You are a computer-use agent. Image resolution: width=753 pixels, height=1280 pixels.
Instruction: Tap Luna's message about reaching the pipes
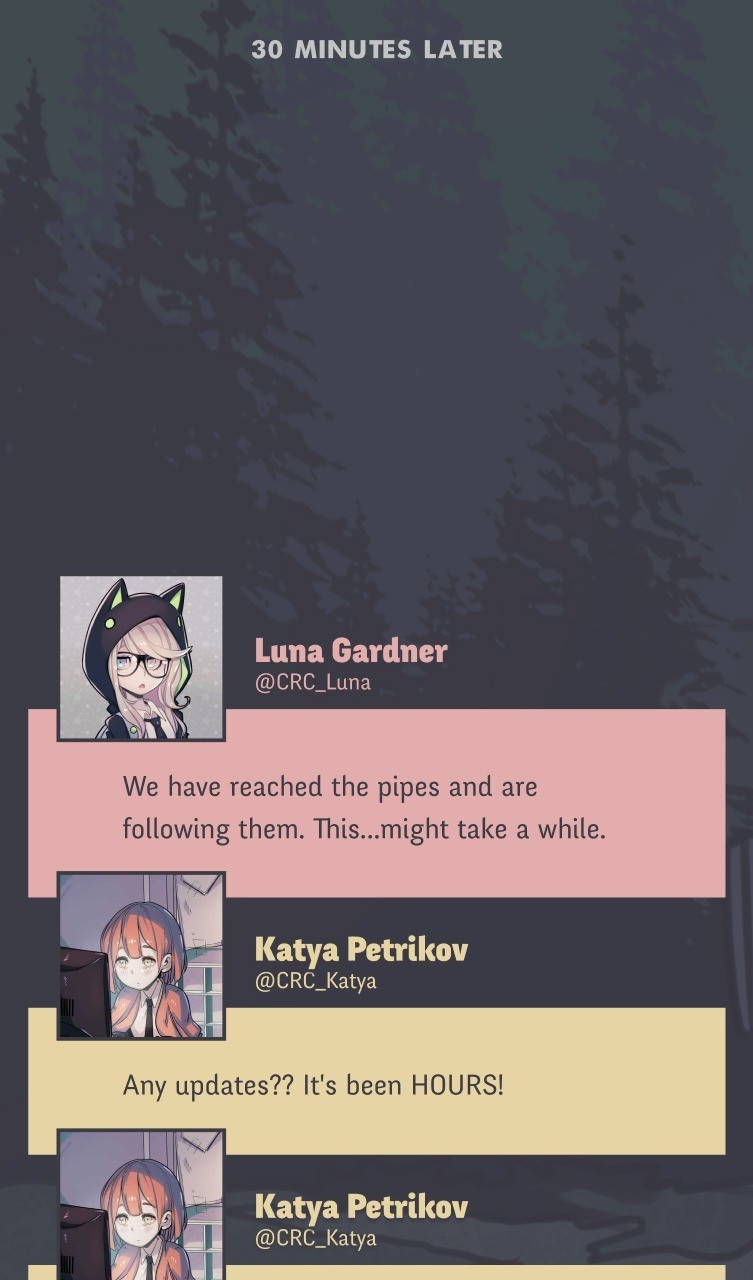(364, 808)
